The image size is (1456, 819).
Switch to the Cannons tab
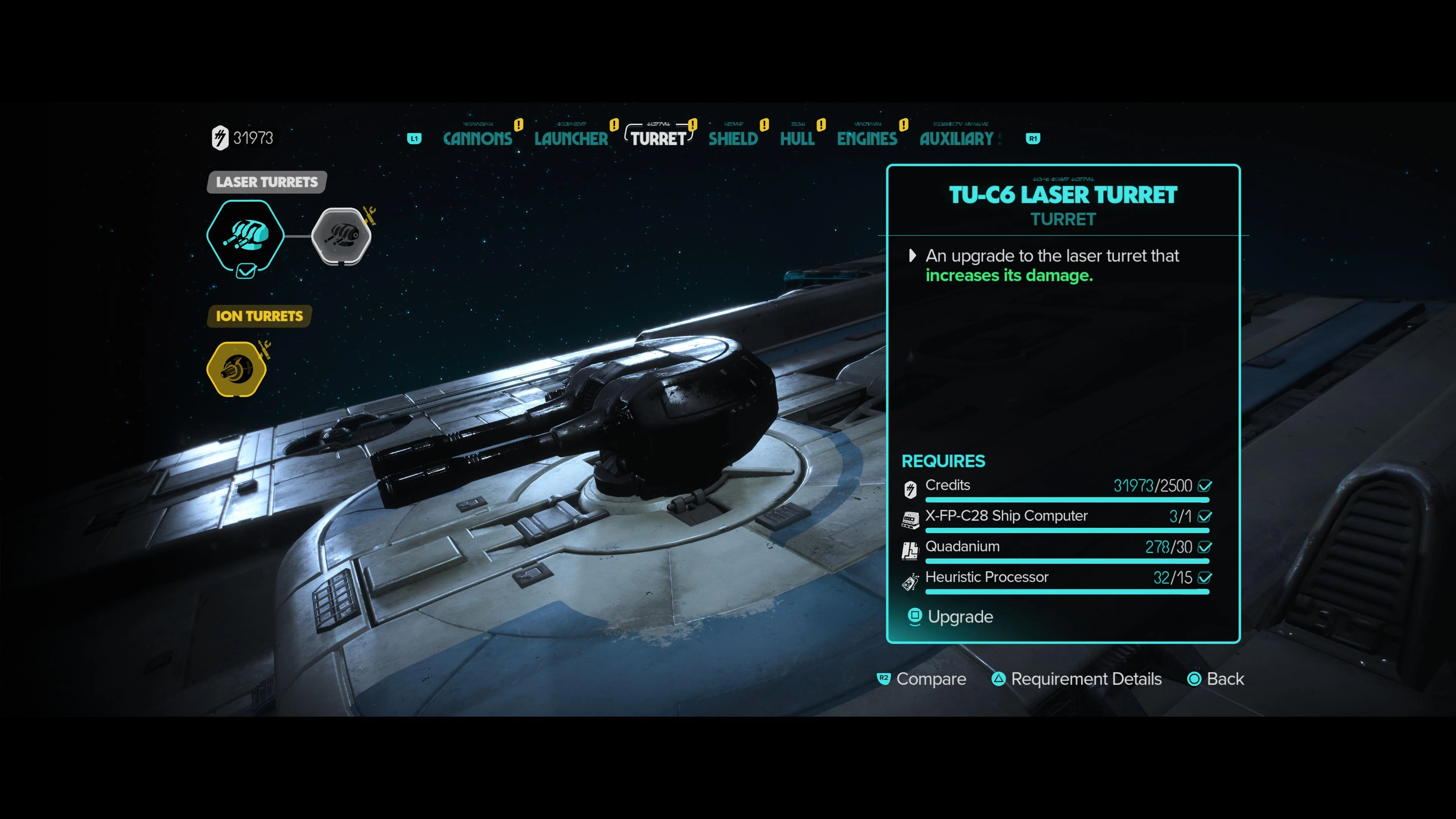[478, 138]
